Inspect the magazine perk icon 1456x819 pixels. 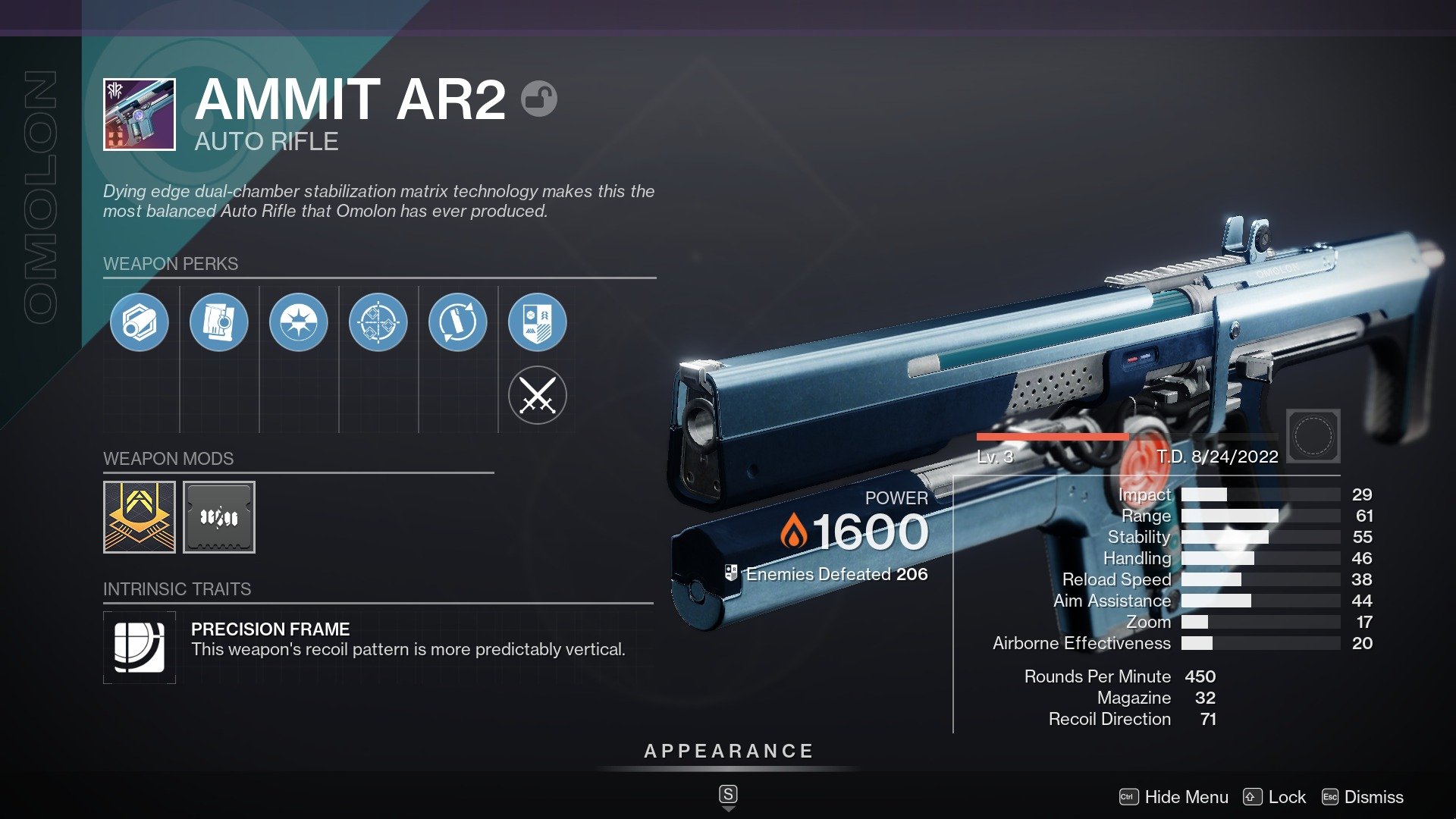click(x=219, y=322)
